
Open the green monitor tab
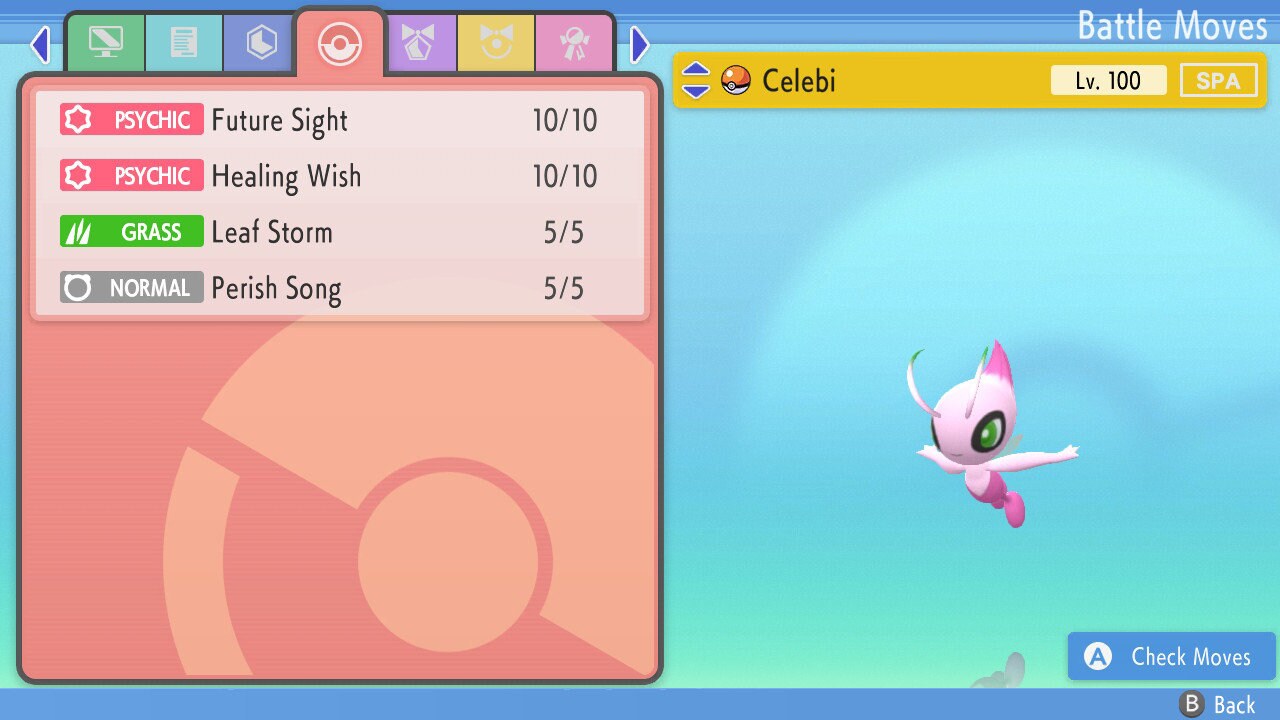tap(105, 43)
